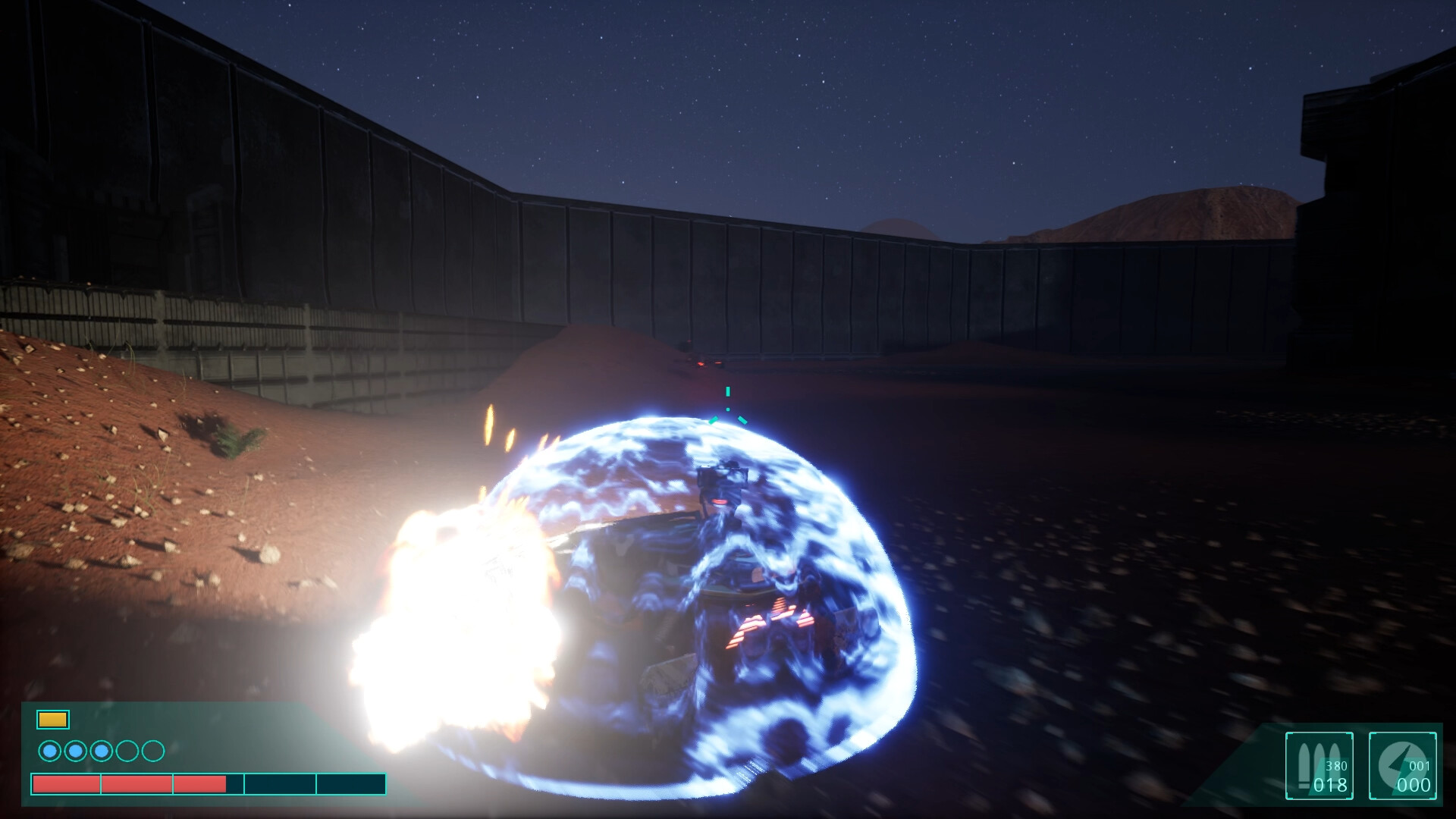The image size is (1456, 819).
Task: Toggle the fifth empty circle indicator
Action: (x=152, y=751)
